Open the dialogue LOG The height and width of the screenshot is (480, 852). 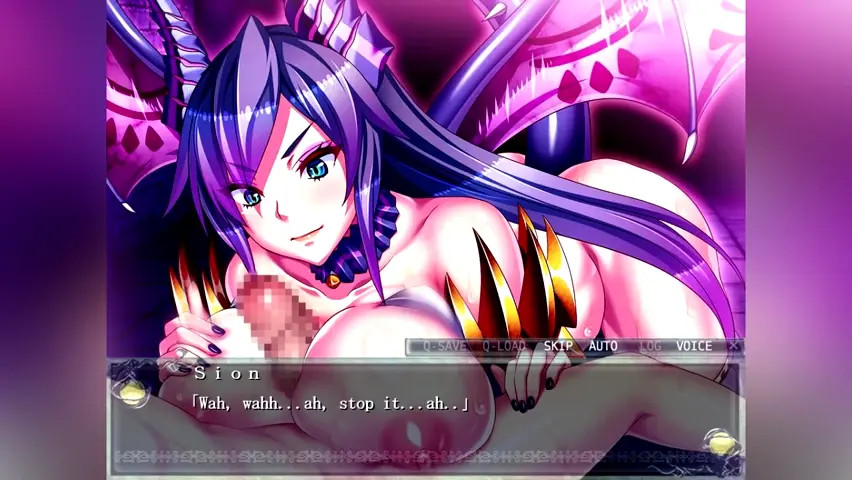click(650, 346)
